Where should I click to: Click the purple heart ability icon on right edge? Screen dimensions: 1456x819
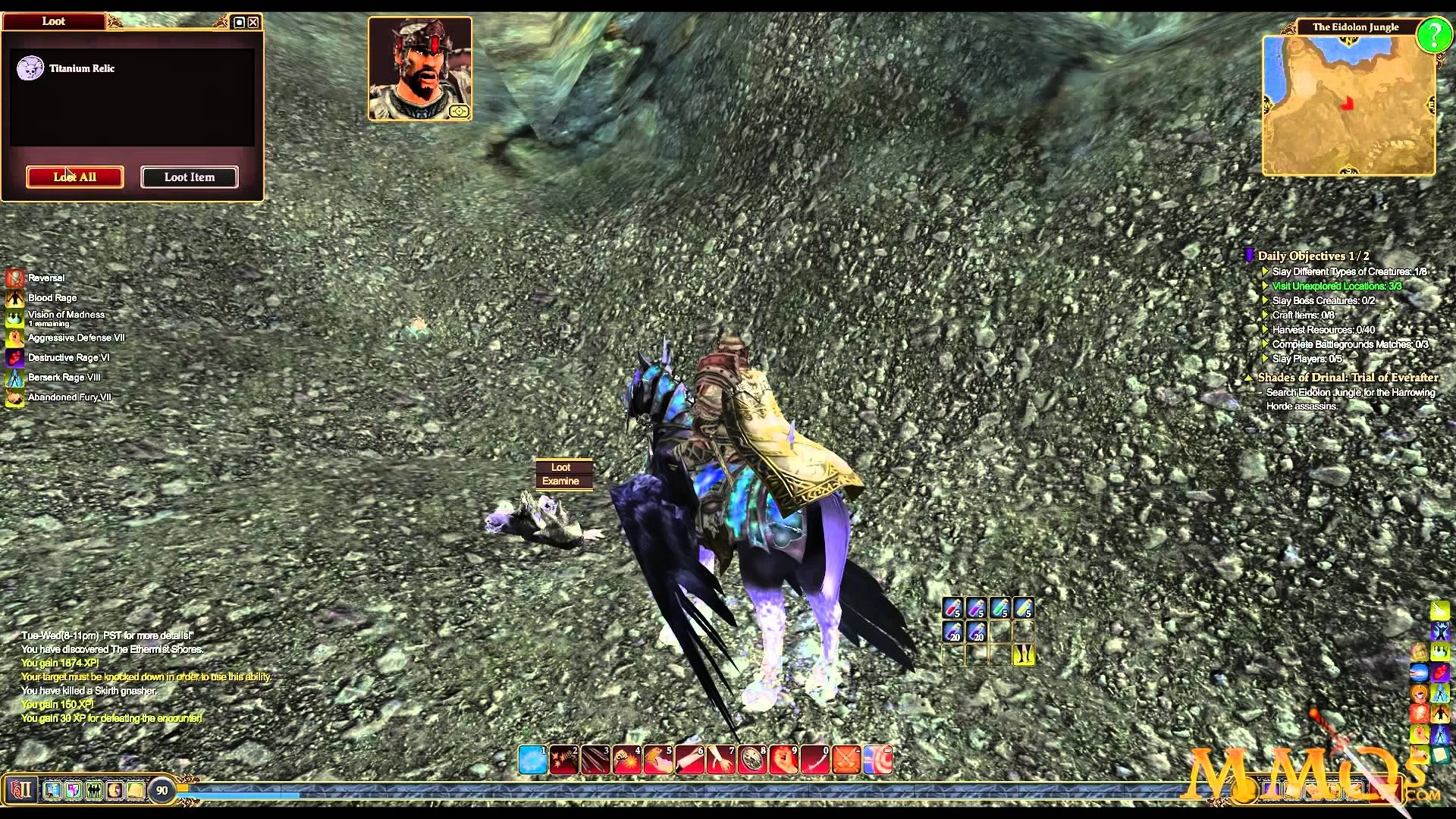point(1439,672)
